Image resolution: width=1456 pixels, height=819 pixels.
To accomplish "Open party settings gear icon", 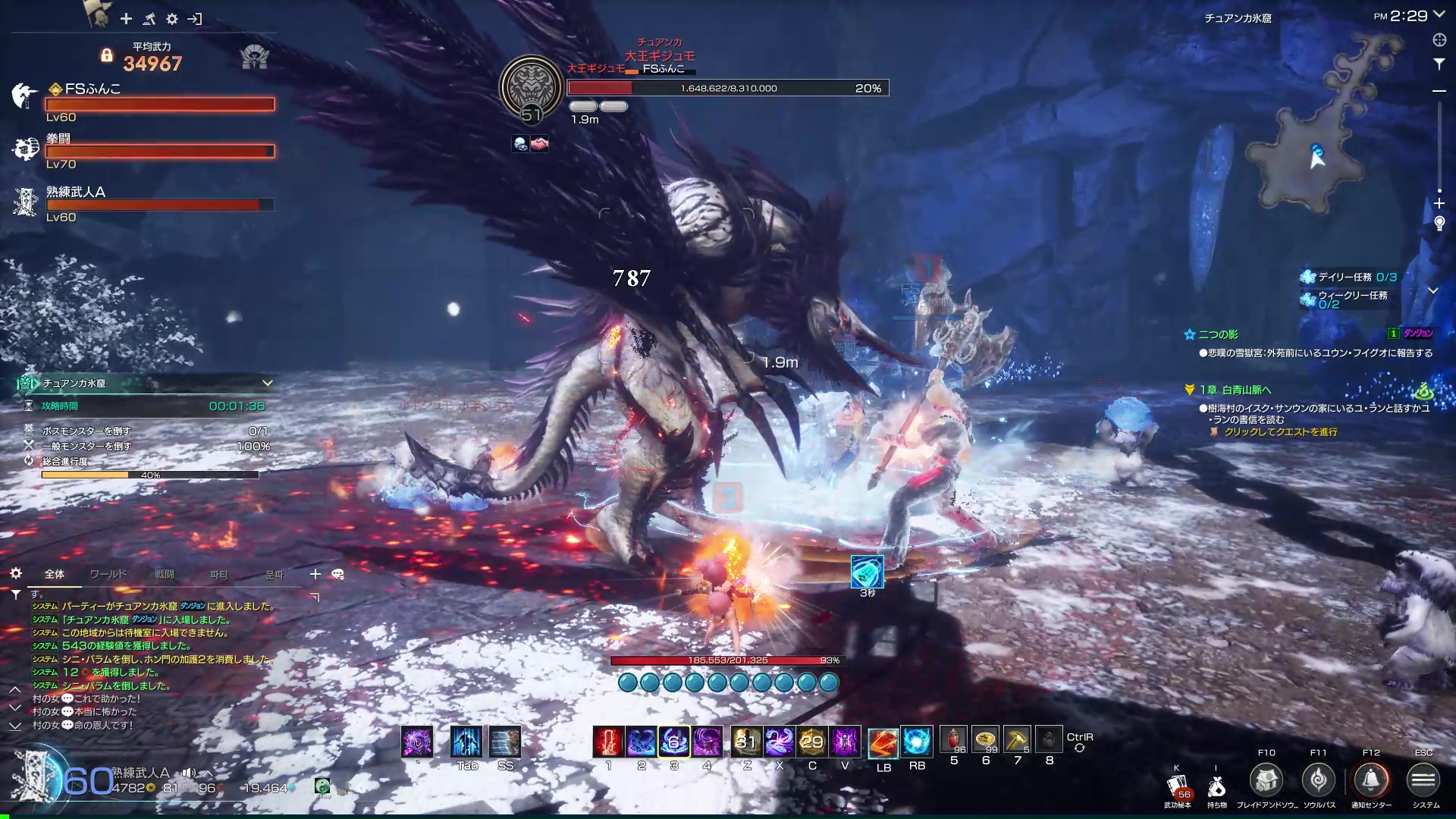I will [x=172, y=19].
